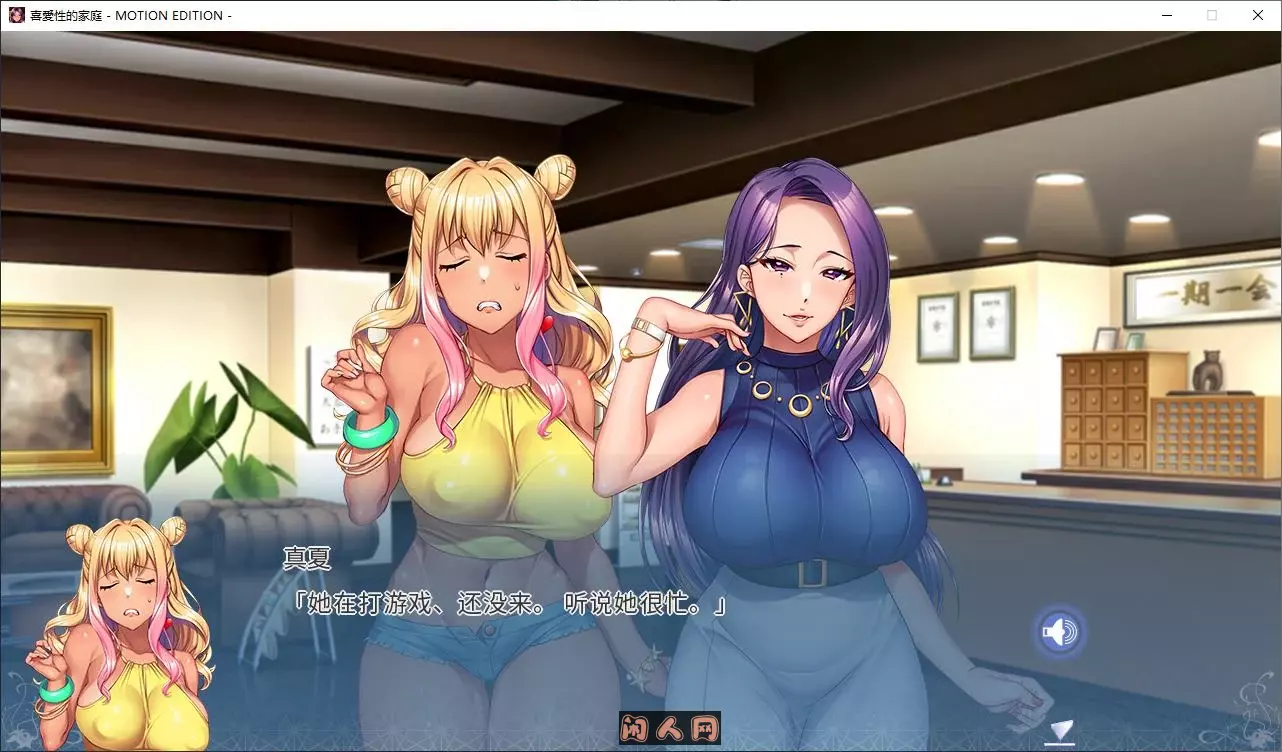Image resolution: width=1282 pixels, height=752 pixels.
Task: Minimize the game window
Action: 1166,15
